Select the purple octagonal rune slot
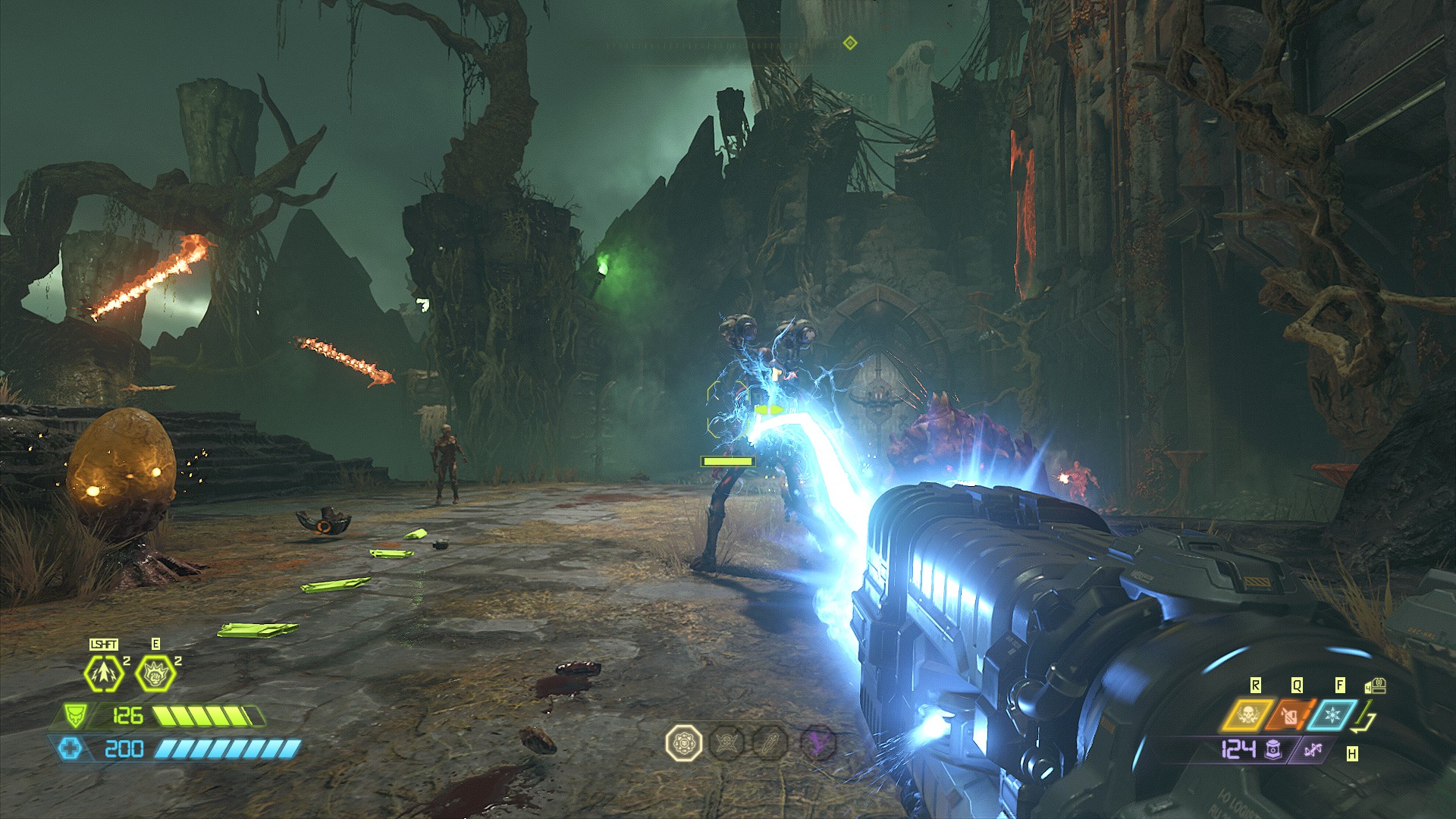This screenshot has height=819, width=1456. coord(817,742)
